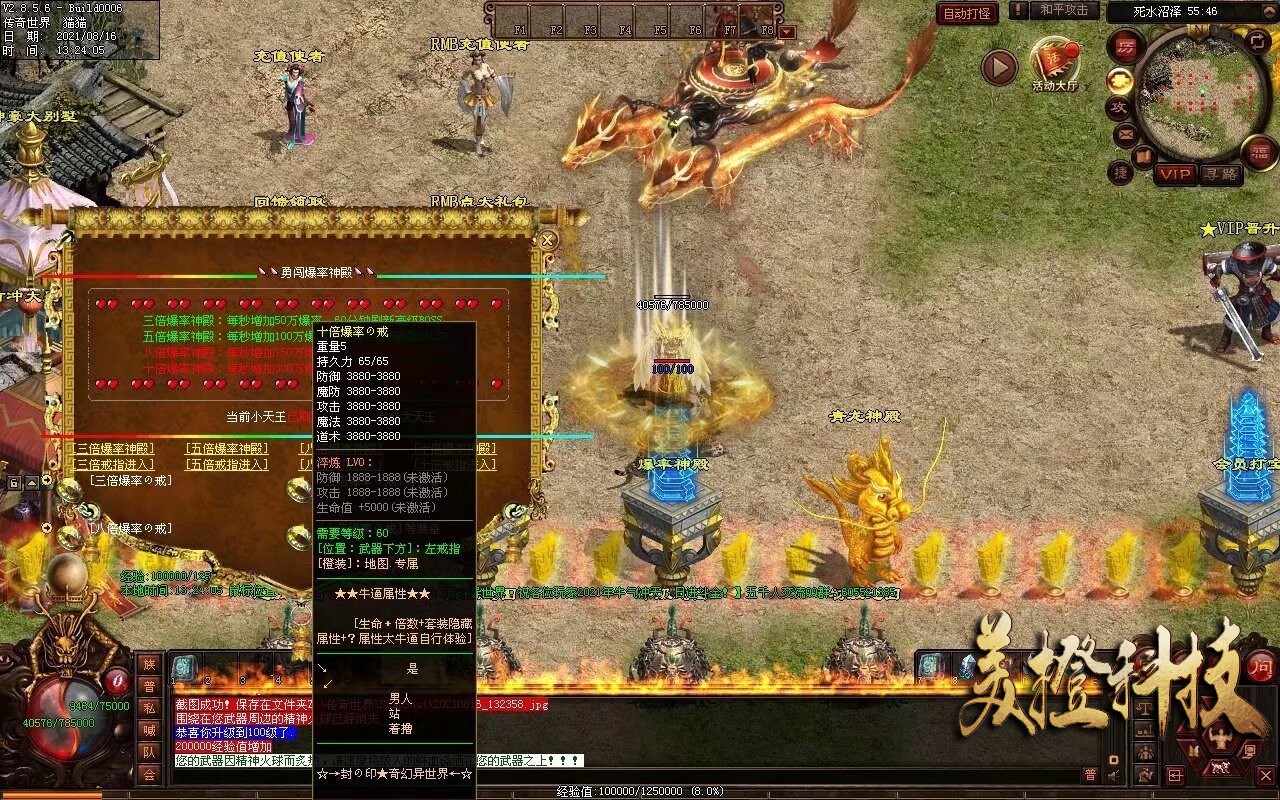Select the 喊 shout chat channel button
Screen dimensions: 1280x800
[149, 729]
